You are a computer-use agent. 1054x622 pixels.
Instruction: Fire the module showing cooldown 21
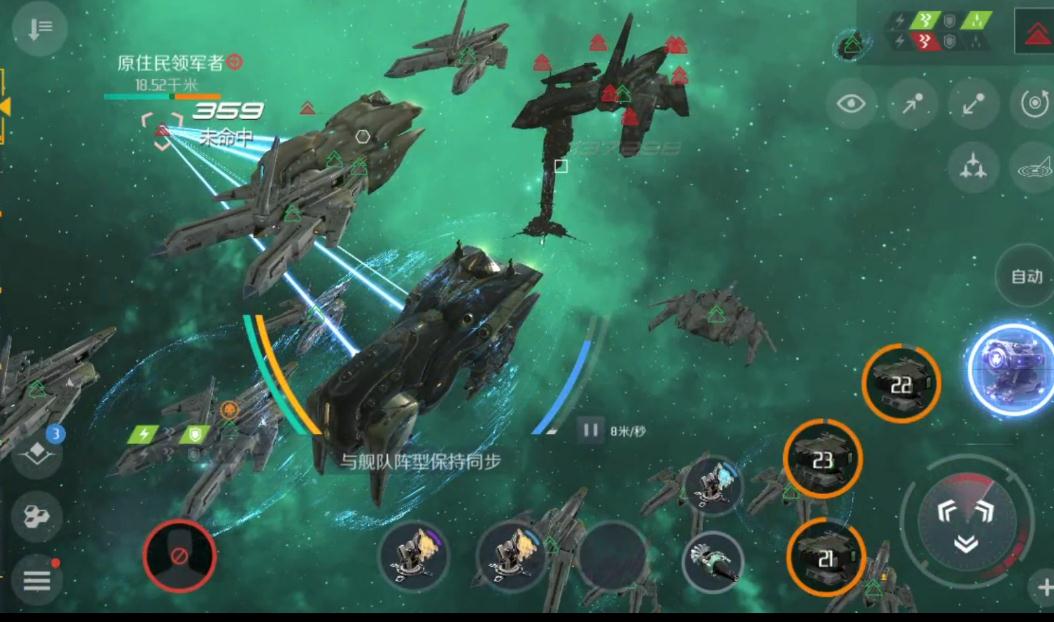826,558
